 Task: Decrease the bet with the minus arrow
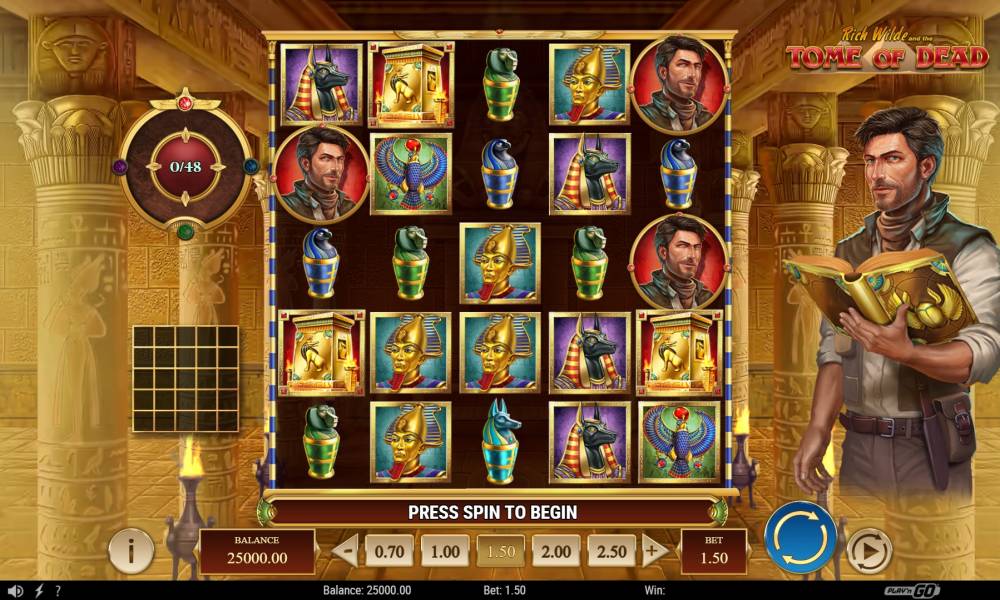[x=345, y=551]
